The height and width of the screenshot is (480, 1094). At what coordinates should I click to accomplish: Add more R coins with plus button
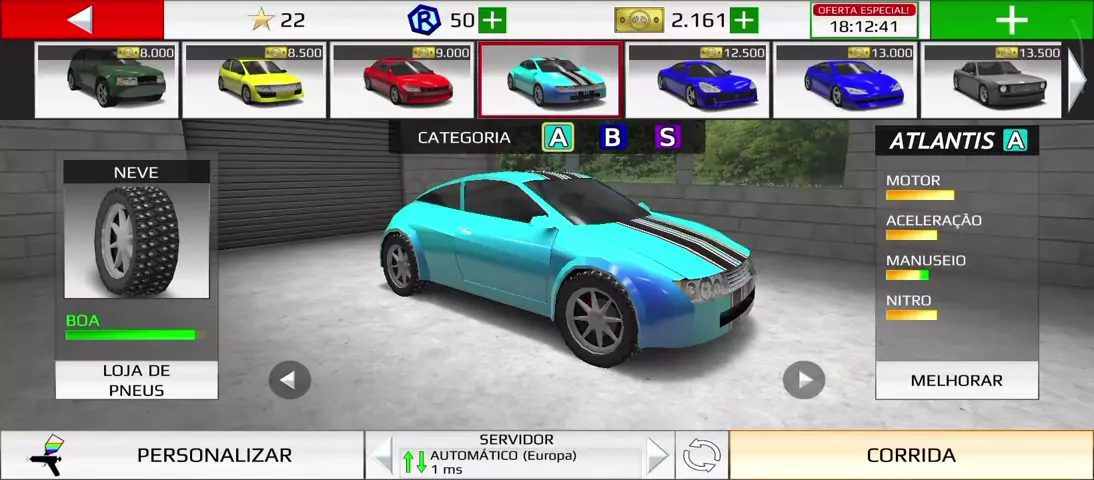coord(492,20)
